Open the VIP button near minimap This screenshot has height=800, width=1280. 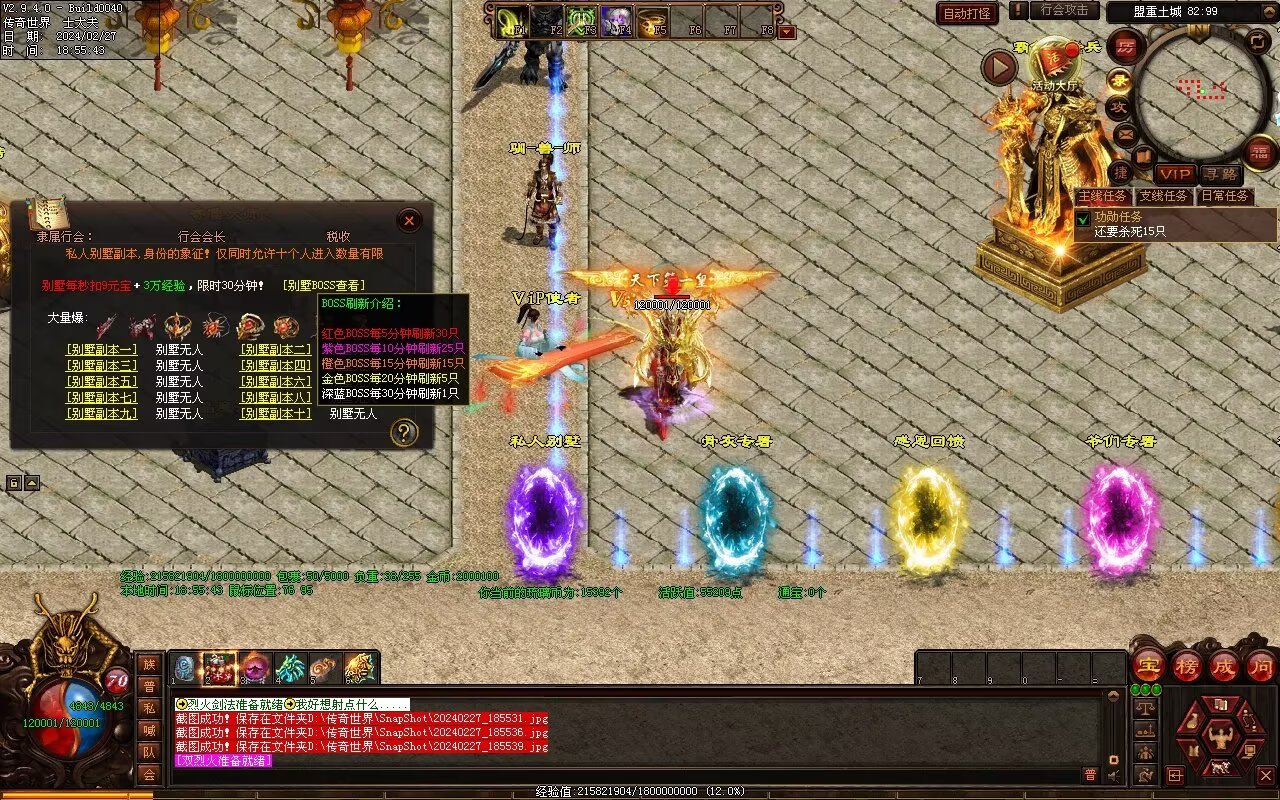click(x=1176, y=174)
